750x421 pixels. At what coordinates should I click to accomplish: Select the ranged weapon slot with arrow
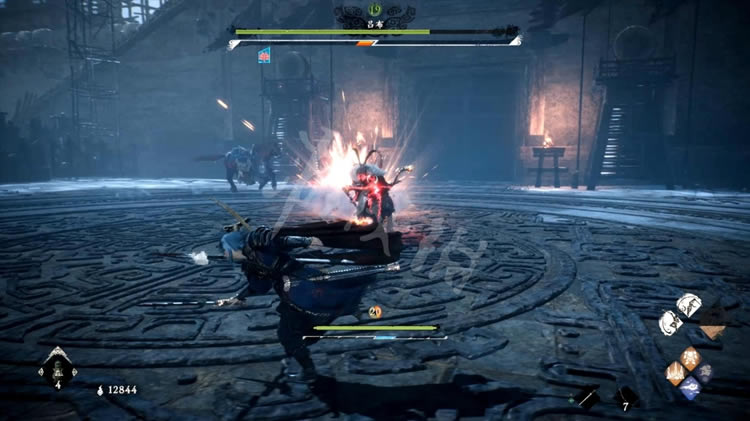click(587, 396)
